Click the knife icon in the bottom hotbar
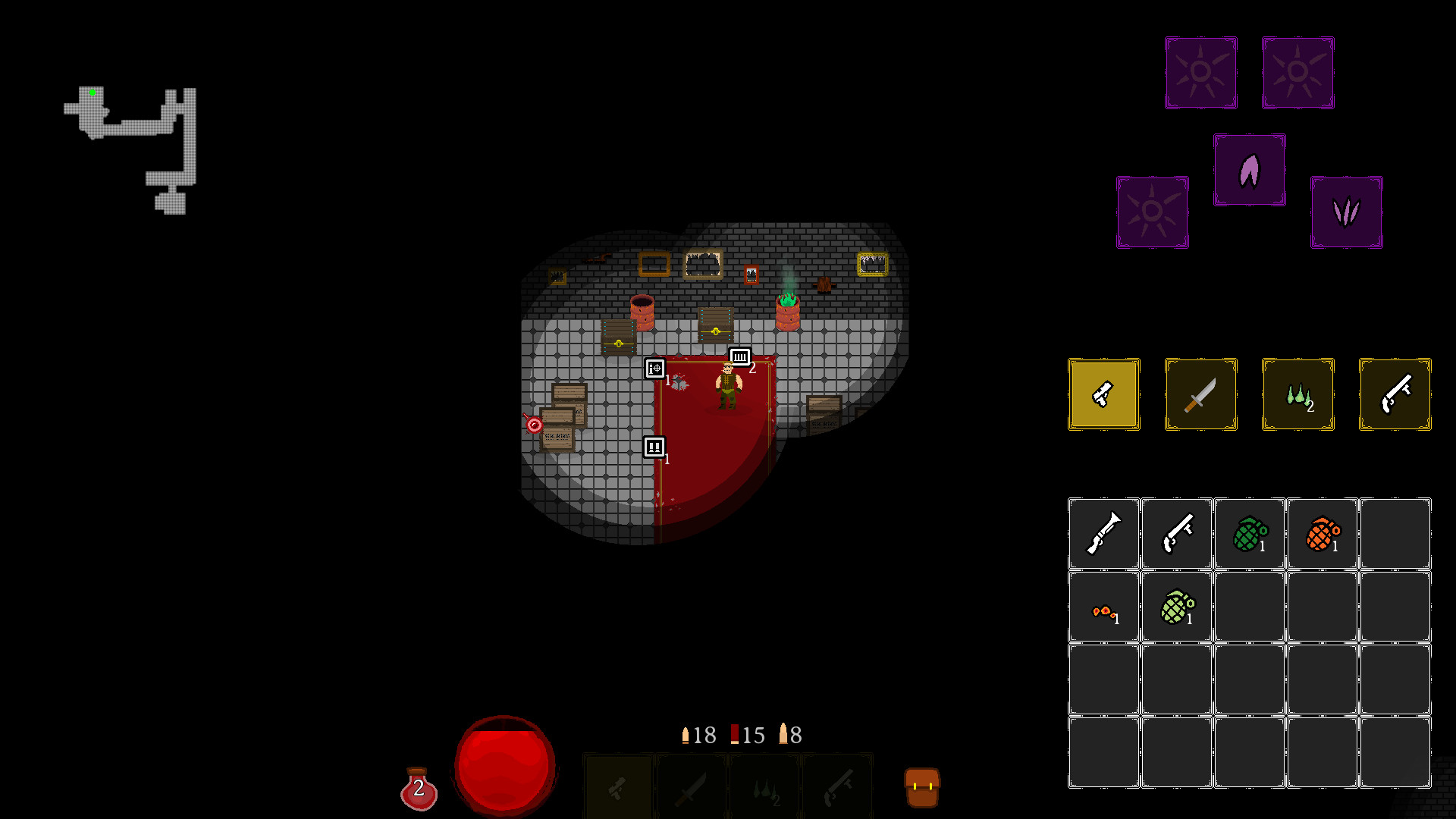The image size is (1456, 819). coord(691,786)
